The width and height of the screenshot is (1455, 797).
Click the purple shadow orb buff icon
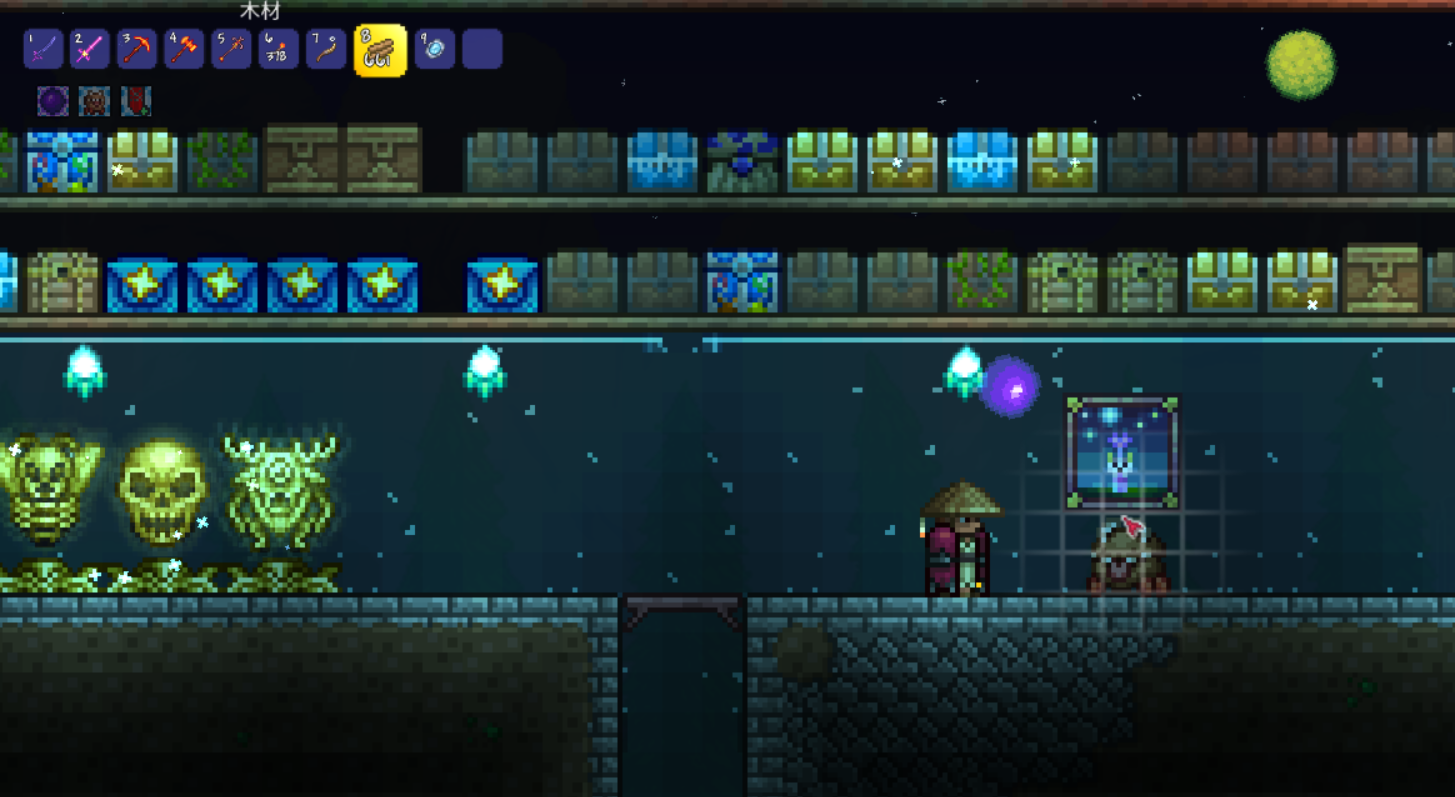pyautogui.click(x=53, y=101)
